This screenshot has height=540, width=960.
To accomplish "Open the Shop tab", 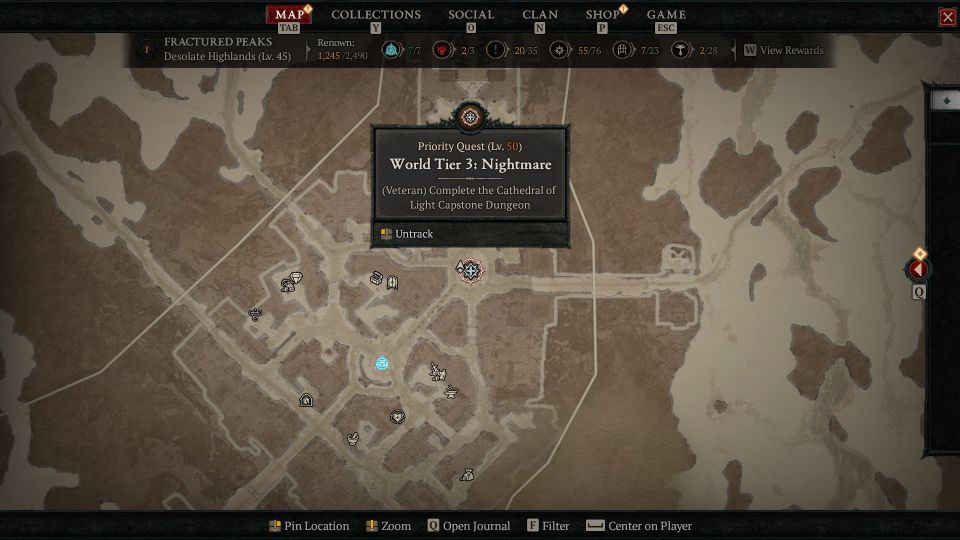I will tap(602, 14).
